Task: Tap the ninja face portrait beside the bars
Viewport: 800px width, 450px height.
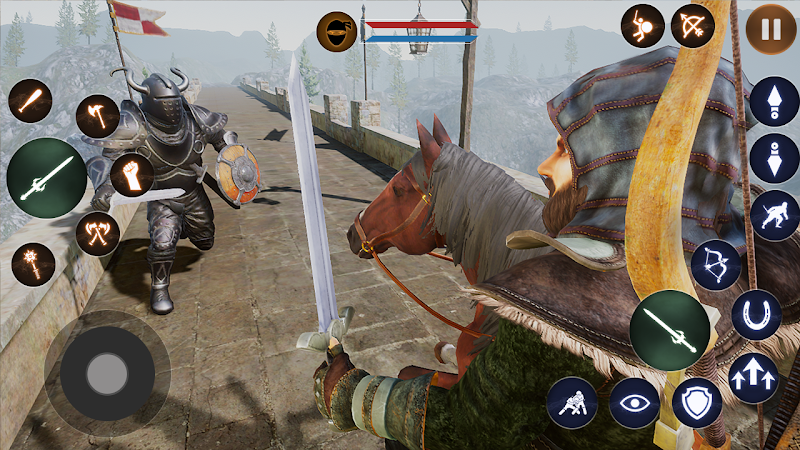Action: pos(337,31)
